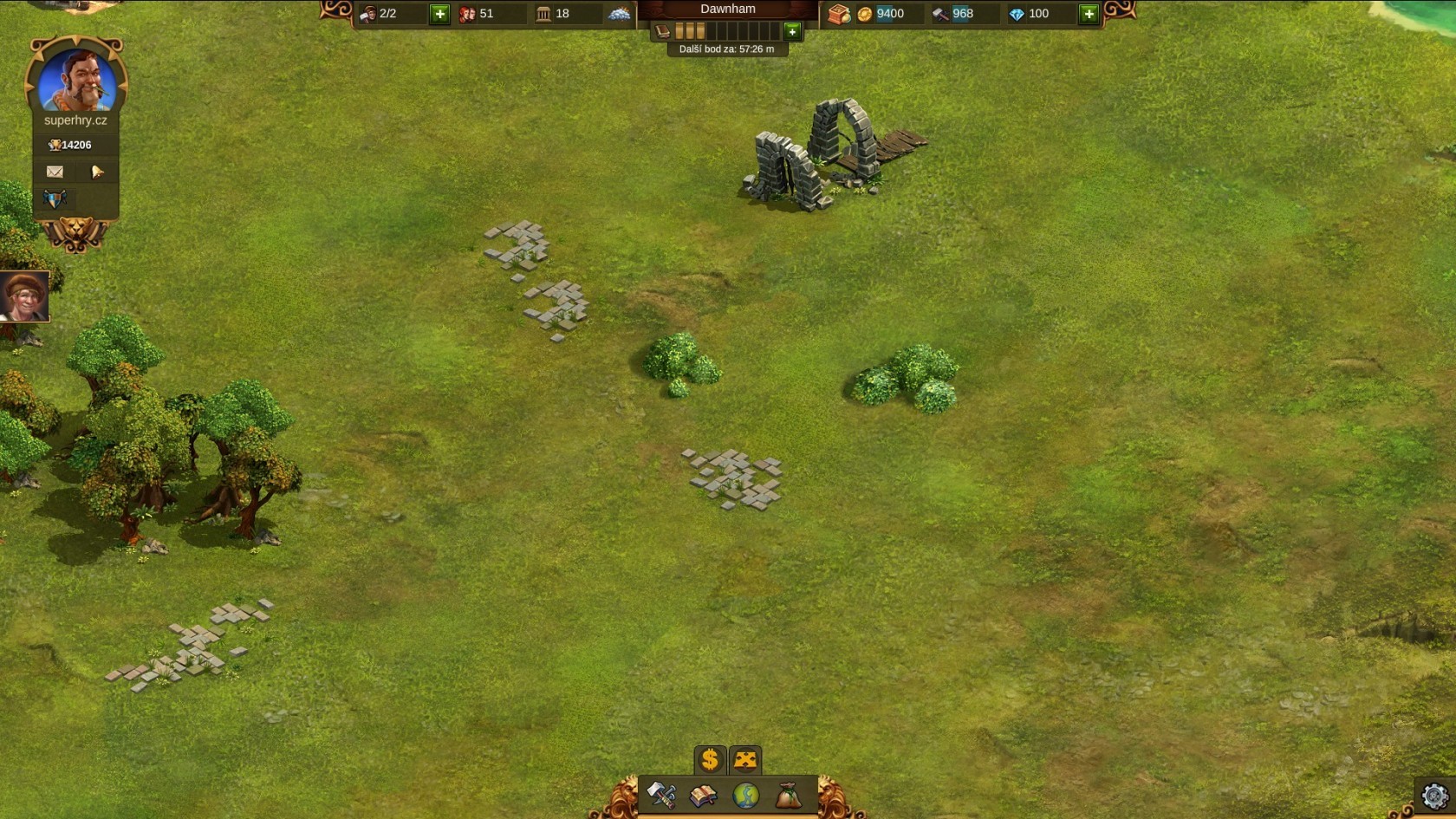Open the build menu hammer icon

pos(662,795)
